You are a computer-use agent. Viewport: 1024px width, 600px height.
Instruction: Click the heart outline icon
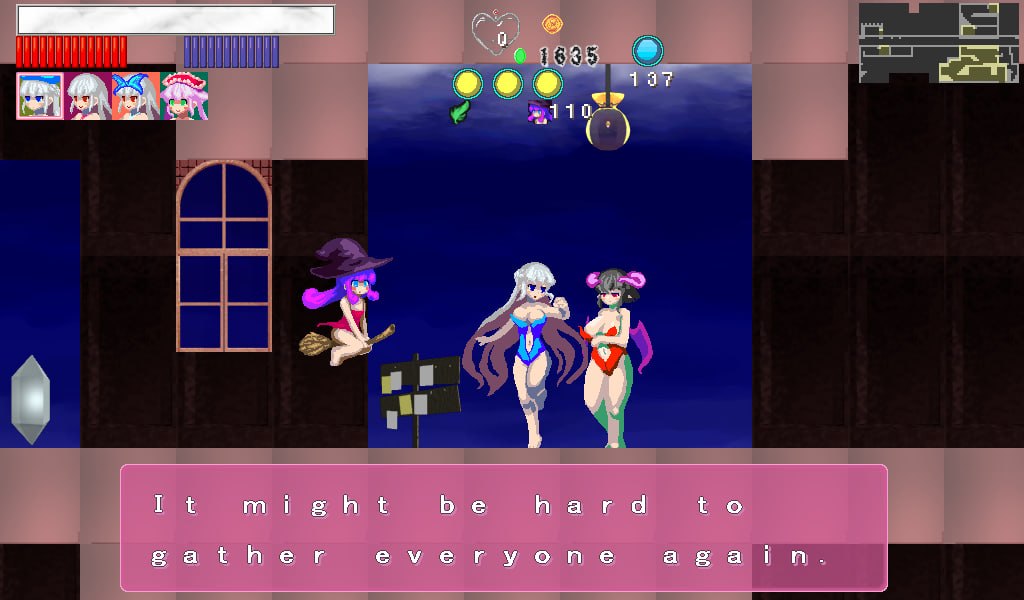496,33
